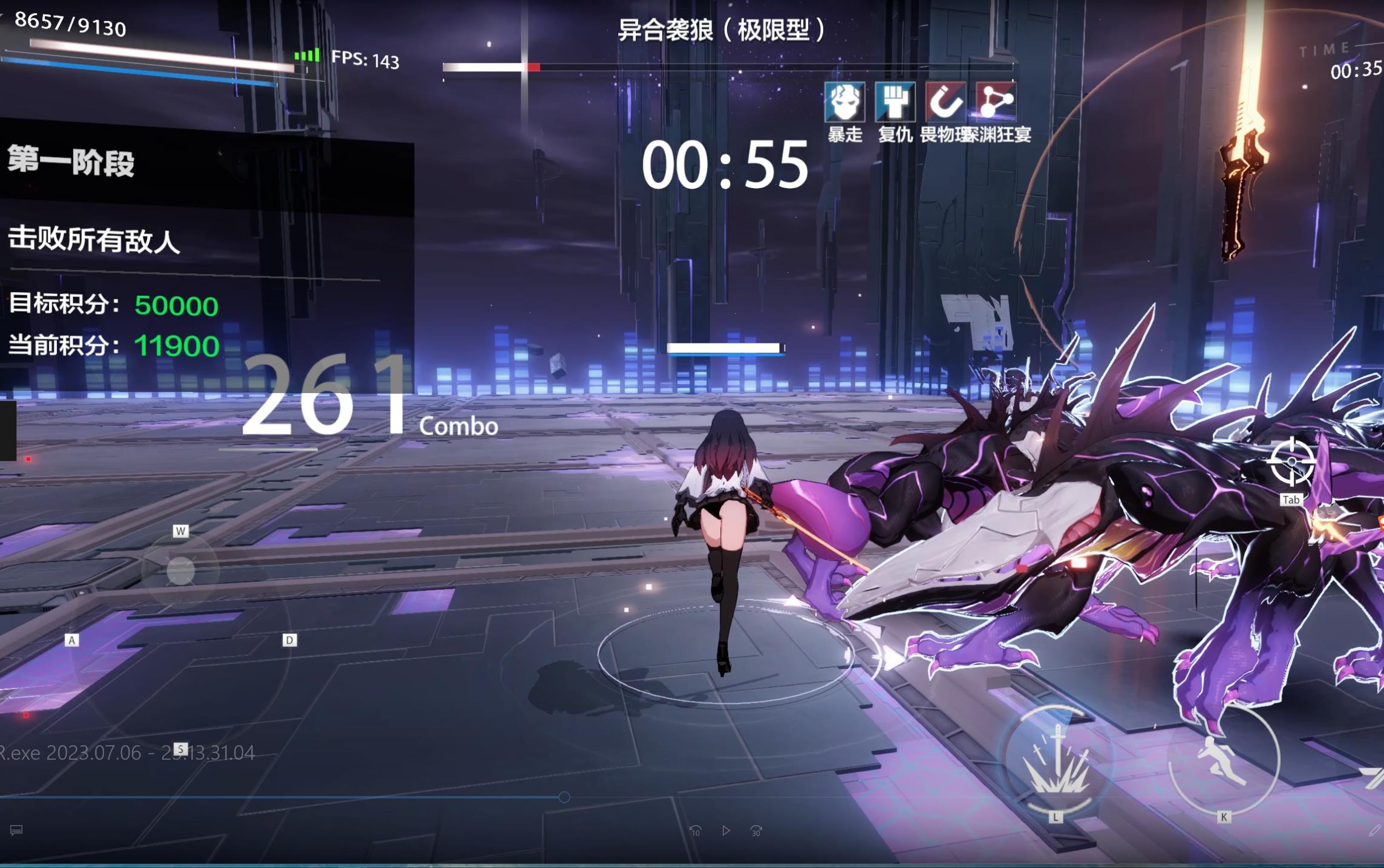
Task: Click the 暴走 buff icon
Action: (846, 103)
